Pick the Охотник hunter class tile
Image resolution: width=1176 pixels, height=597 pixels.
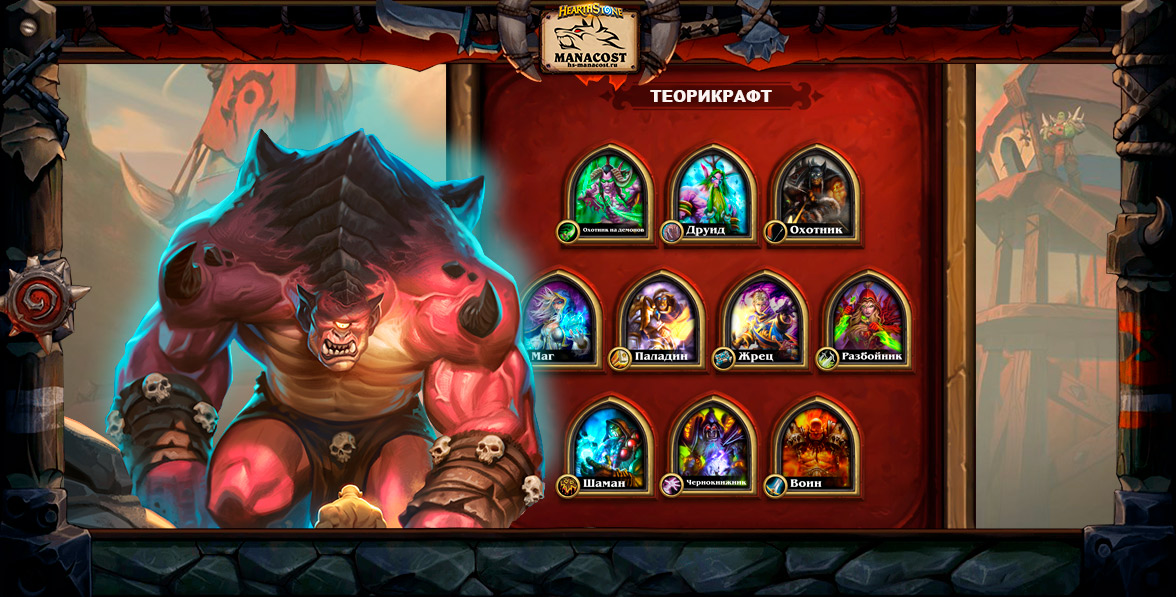click(816, 190)
